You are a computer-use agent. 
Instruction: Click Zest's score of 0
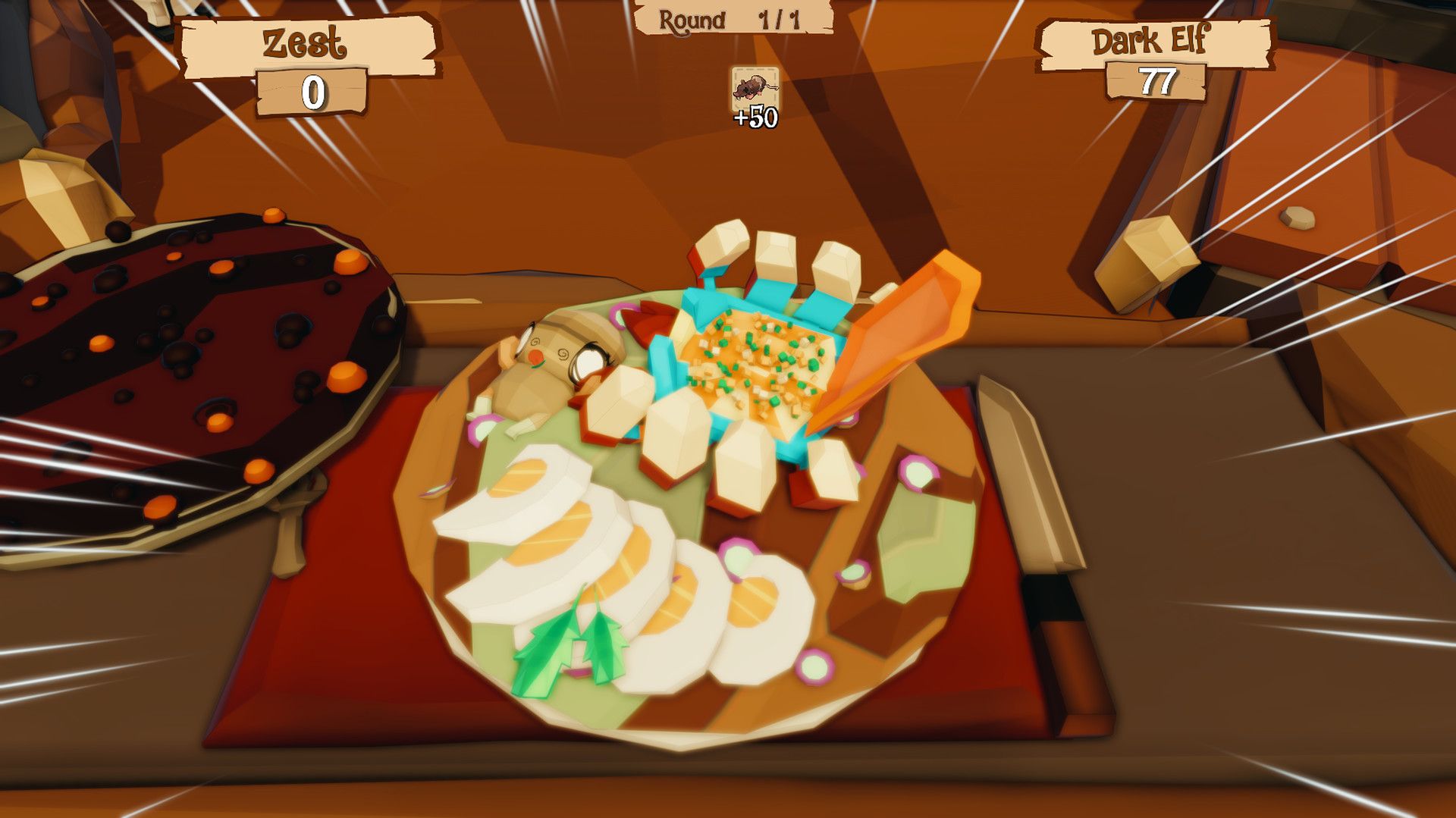point(313,93)
